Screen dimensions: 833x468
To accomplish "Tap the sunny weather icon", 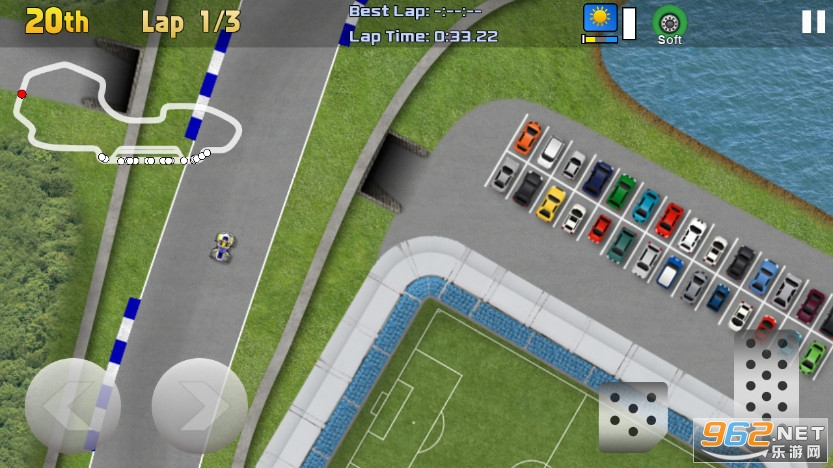I will (600, 20).
